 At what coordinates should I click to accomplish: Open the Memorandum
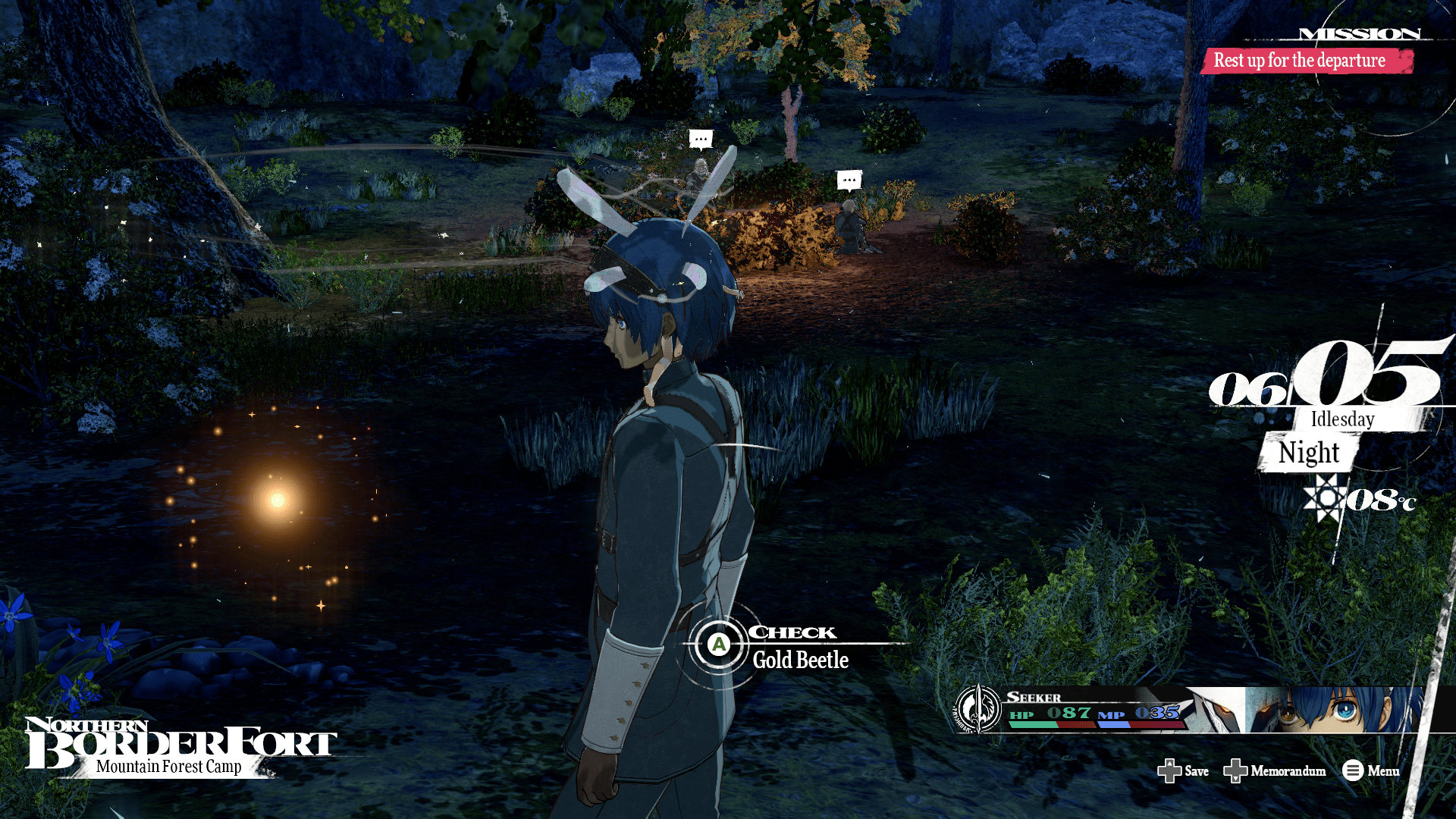[x=1276, y=771]
